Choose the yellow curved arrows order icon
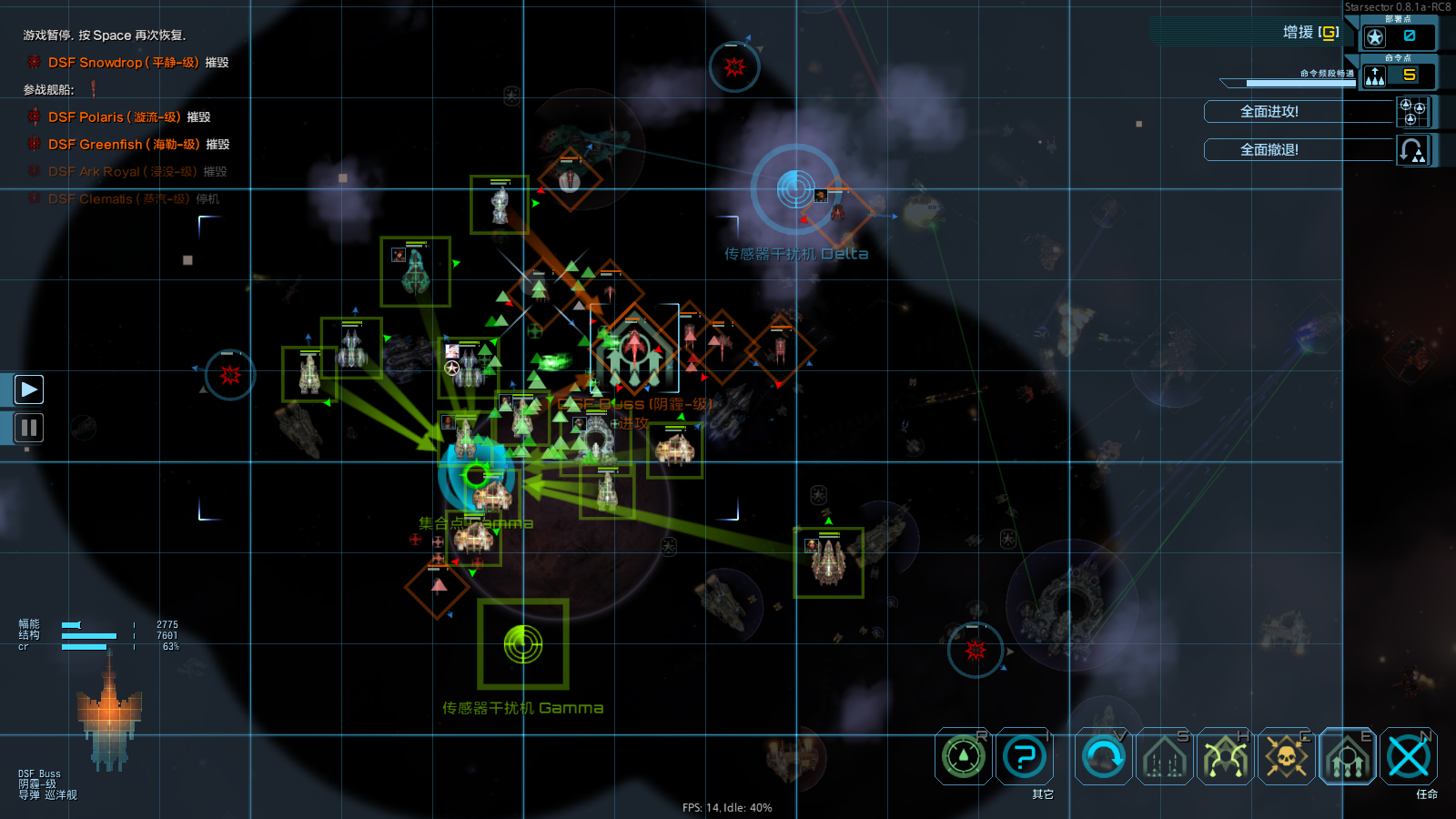The image size is (1456, 819). pos(1225,756)
